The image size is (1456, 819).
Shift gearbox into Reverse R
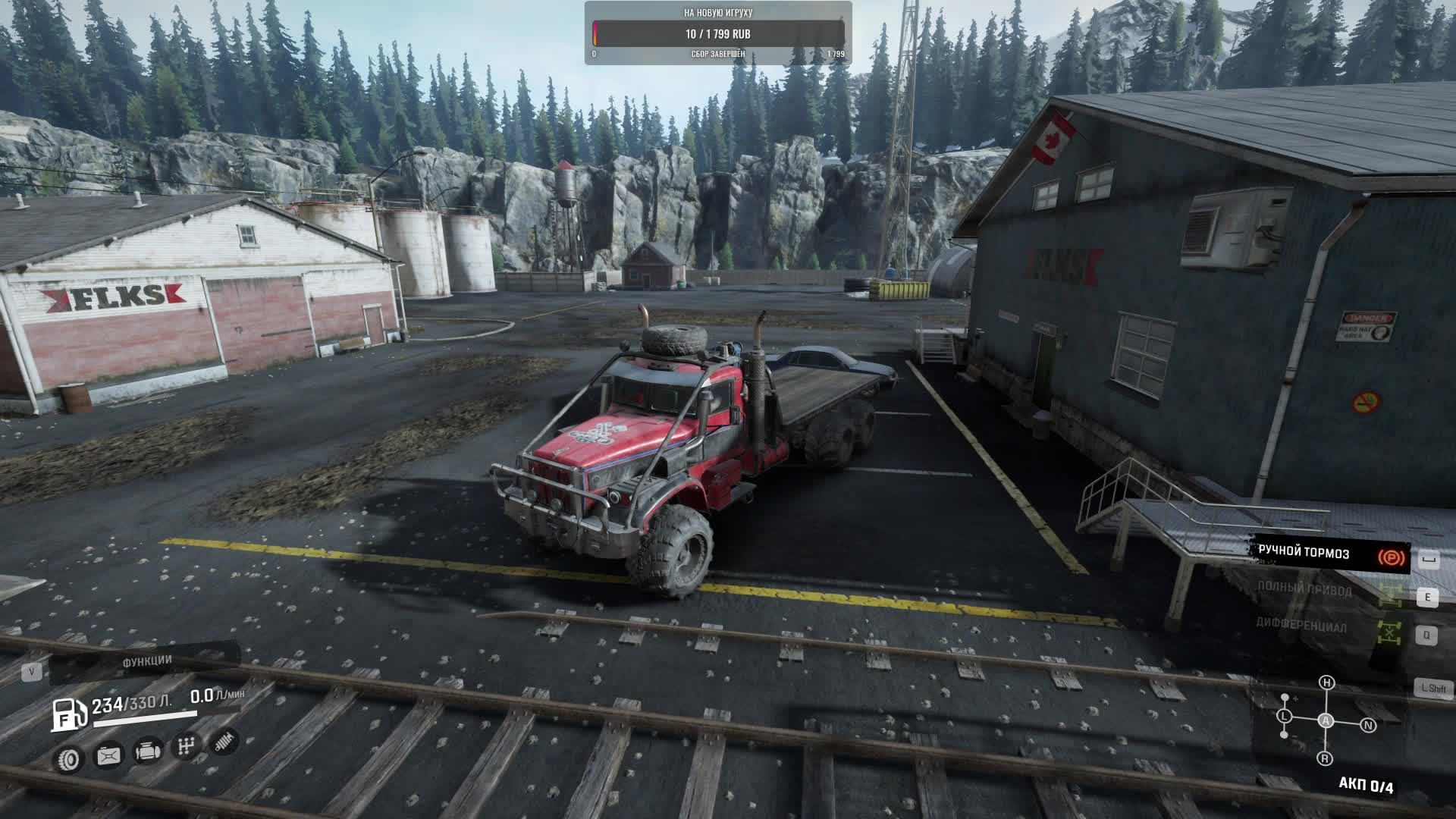tap(1325, 758)
